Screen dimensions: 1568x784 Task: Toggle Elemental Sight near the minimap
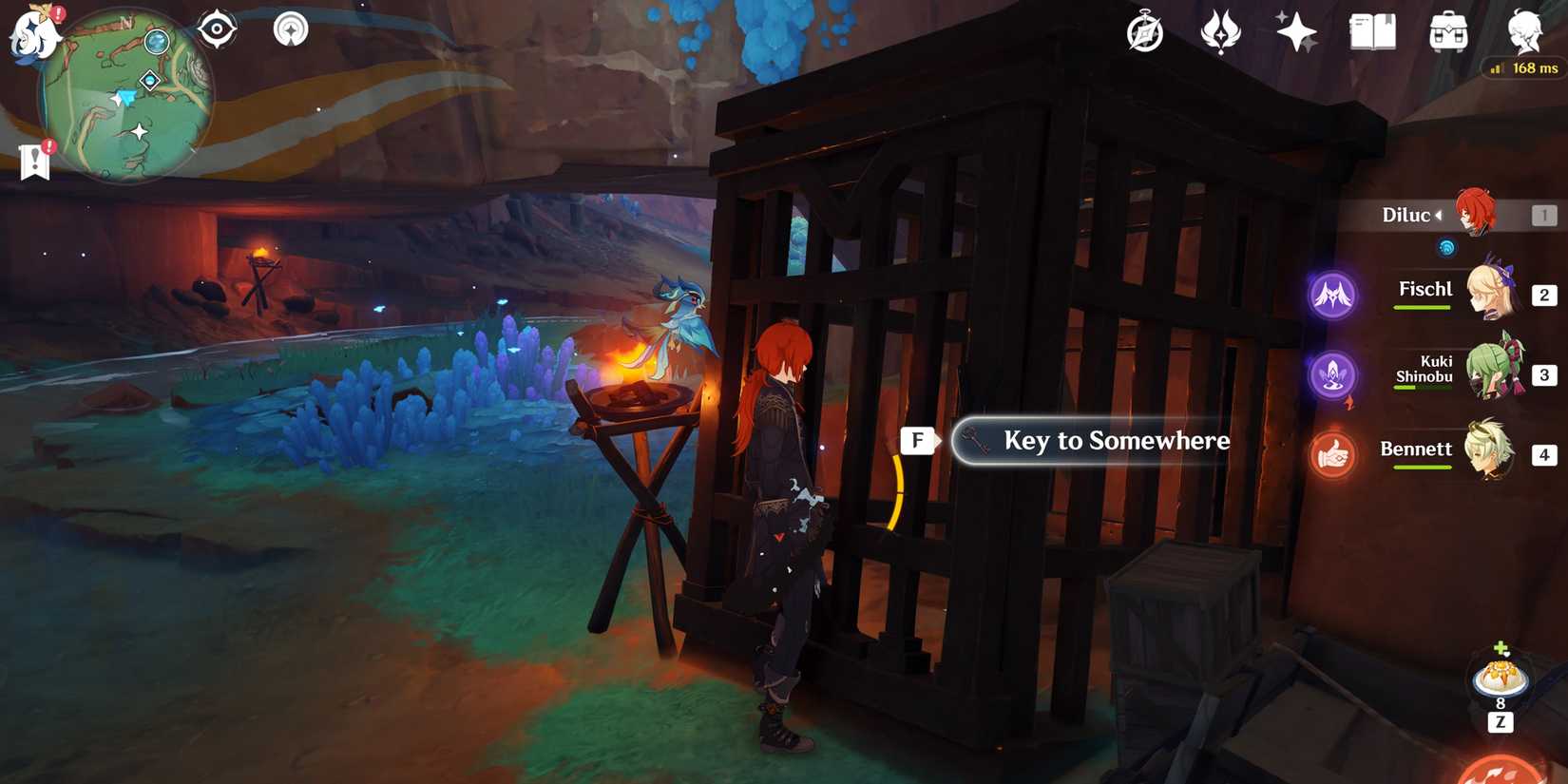tap(217, 29)
